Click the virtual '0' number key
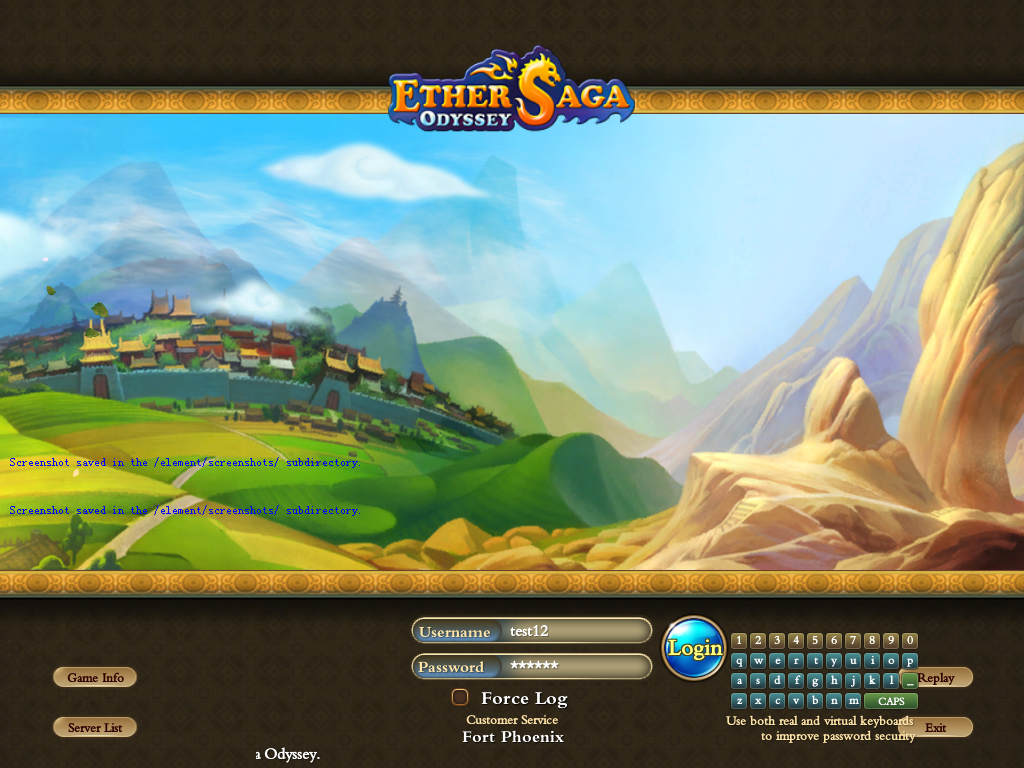The width and height of the screenshot is (1024, 768). pos(910,641)
